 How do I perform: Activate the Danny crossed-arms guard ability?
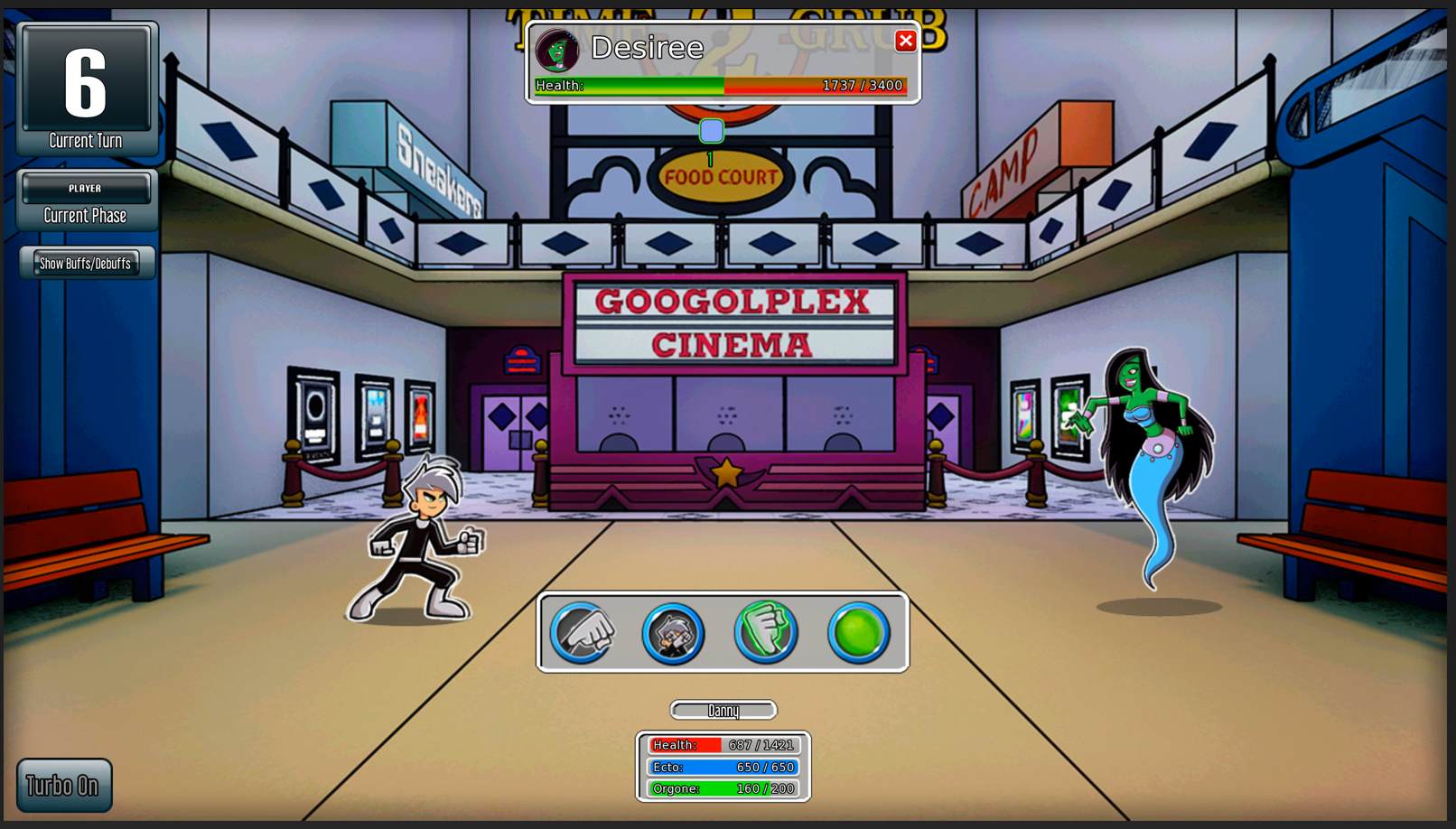[674, 632]
